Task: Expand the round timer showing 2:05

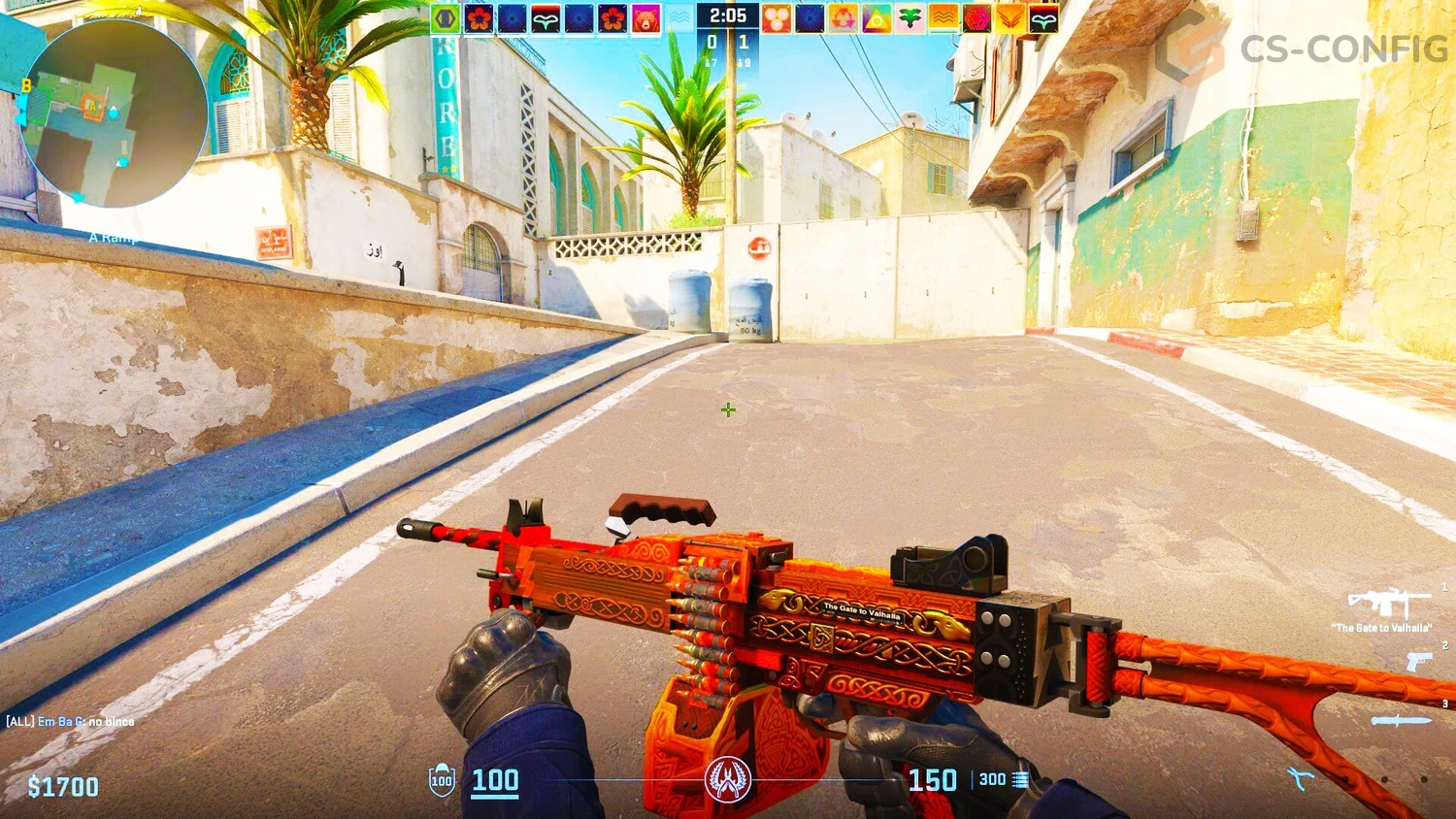Action: (728, 15)
